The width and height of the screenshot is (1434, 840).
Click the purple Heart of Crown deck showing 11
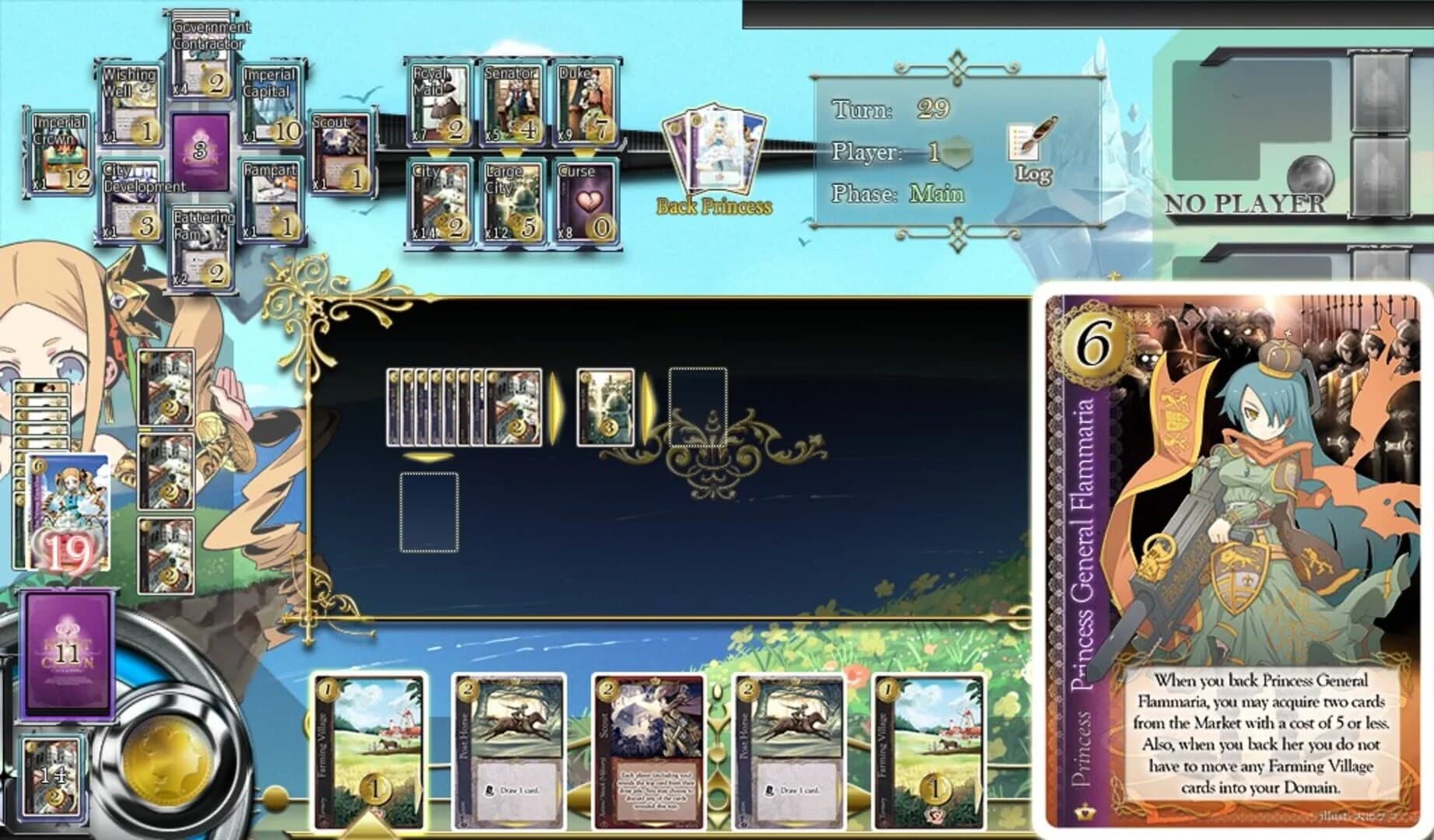(x=68, y=657)
